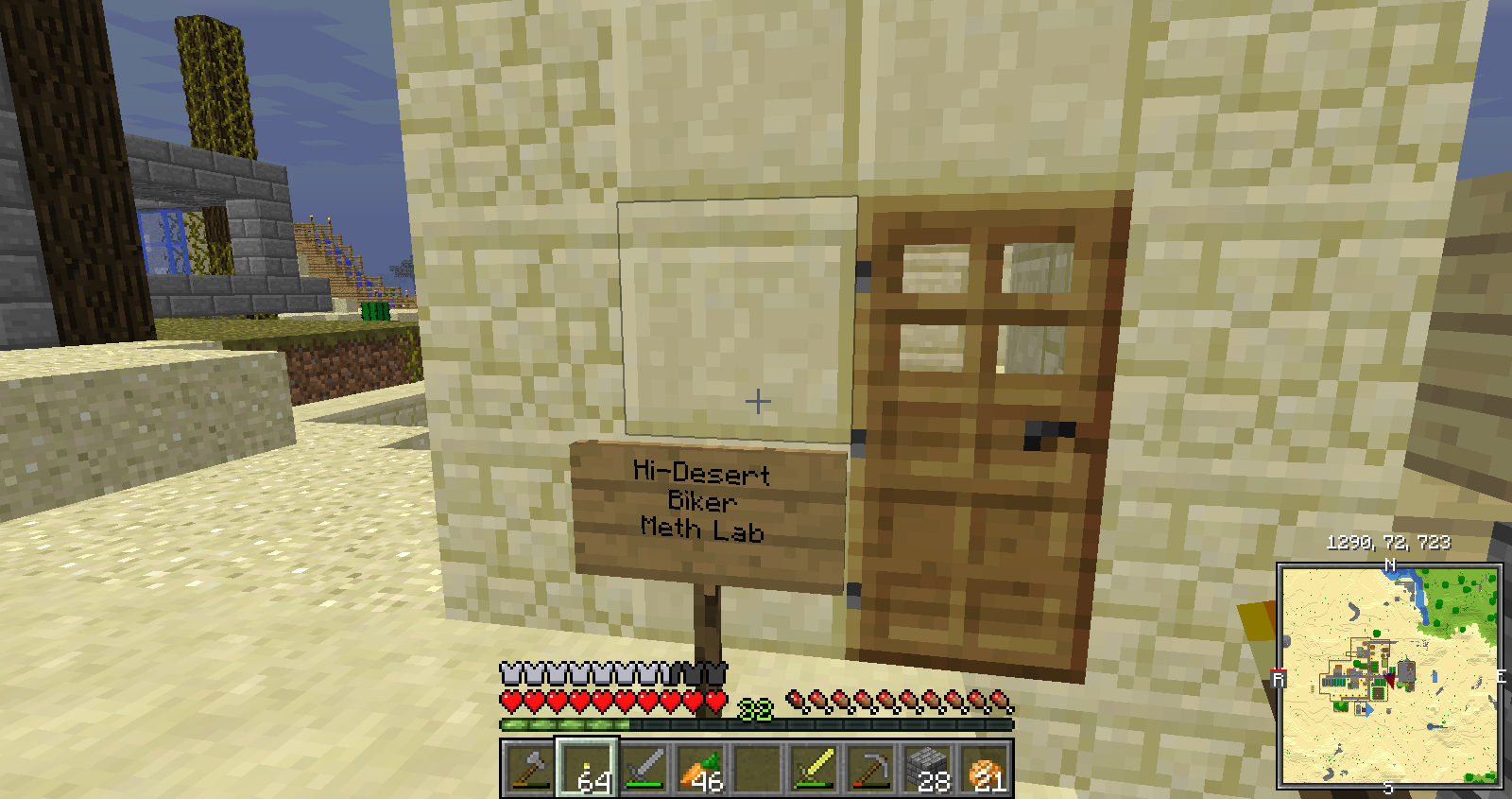Choose the iron sword hotbar slot
1512x799 pixels.
click(x=644, y=768)
